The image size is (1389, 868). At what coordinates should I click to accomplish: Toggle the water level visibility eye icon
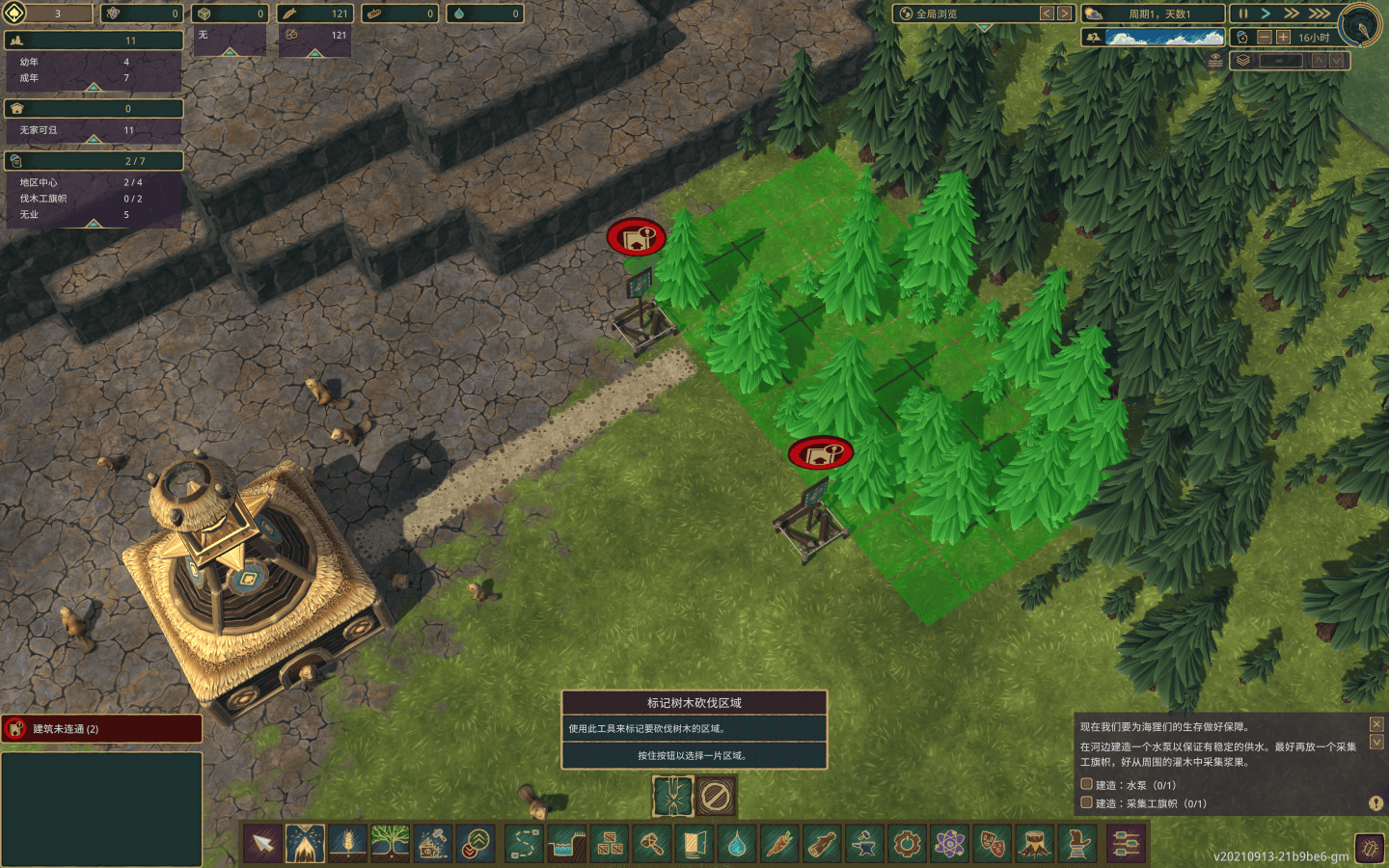click(x=1216, y=59)
